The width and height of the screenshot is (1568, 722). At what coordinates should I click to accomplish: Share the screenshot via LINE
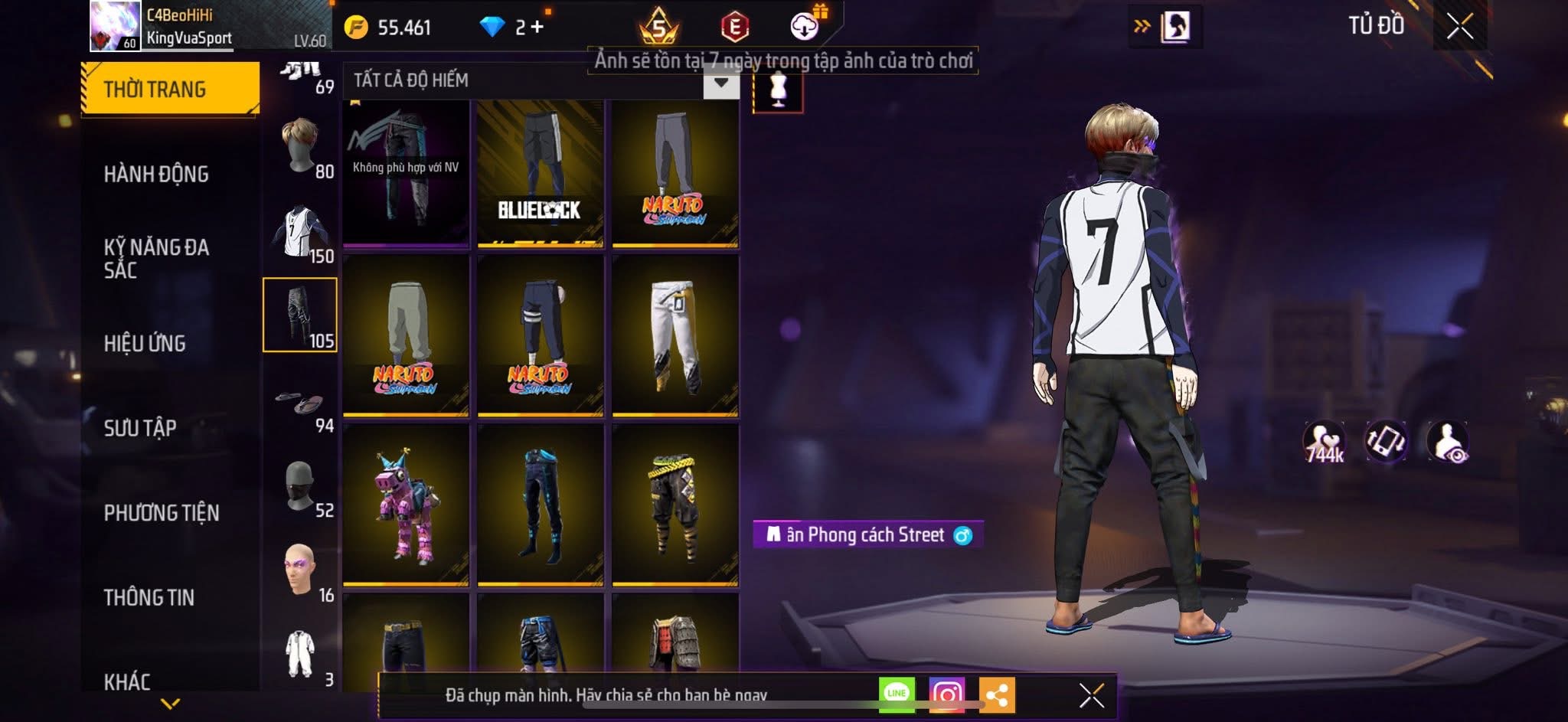(x=897, y=693)
